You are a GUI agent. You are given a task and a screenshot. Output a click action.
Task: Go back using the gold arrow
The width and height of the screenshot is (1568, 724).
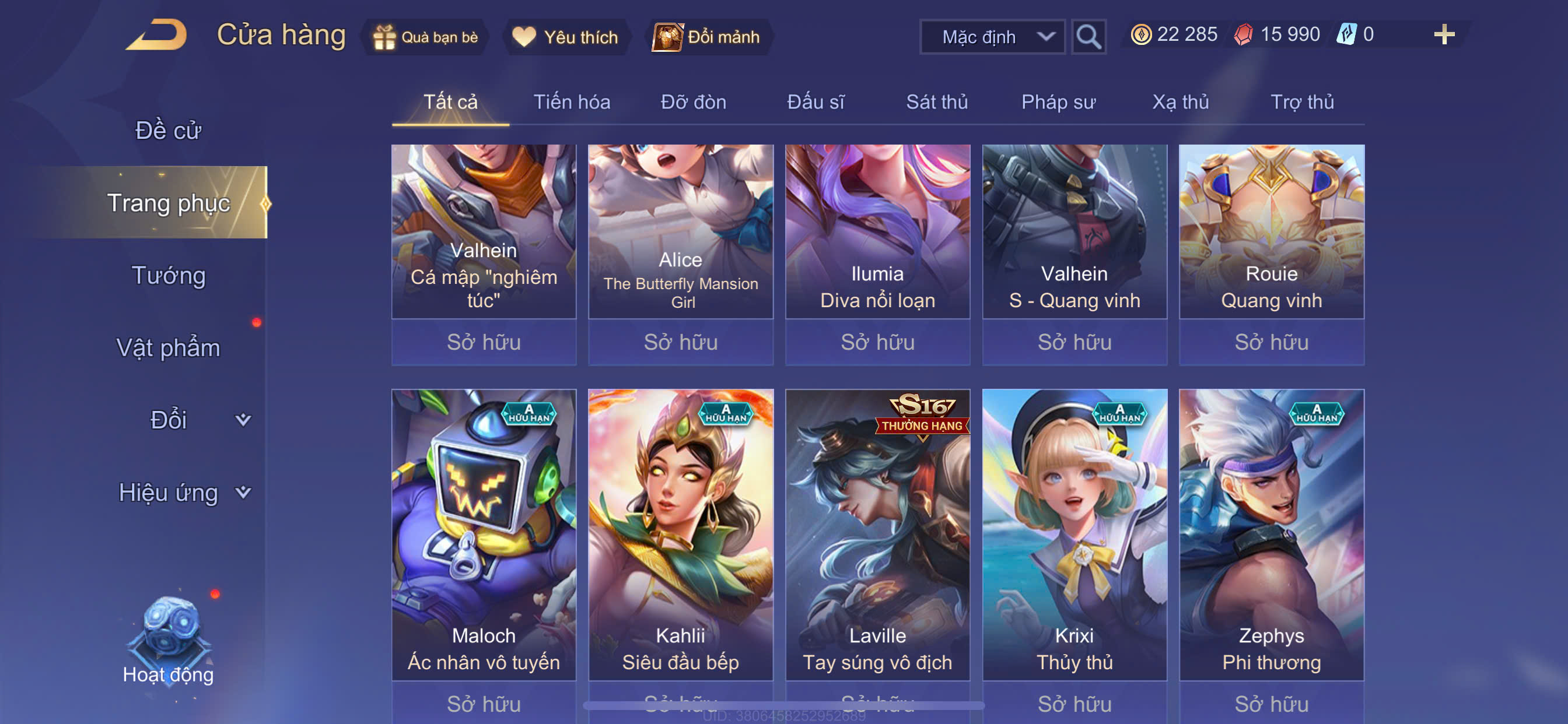coord(156,36)
